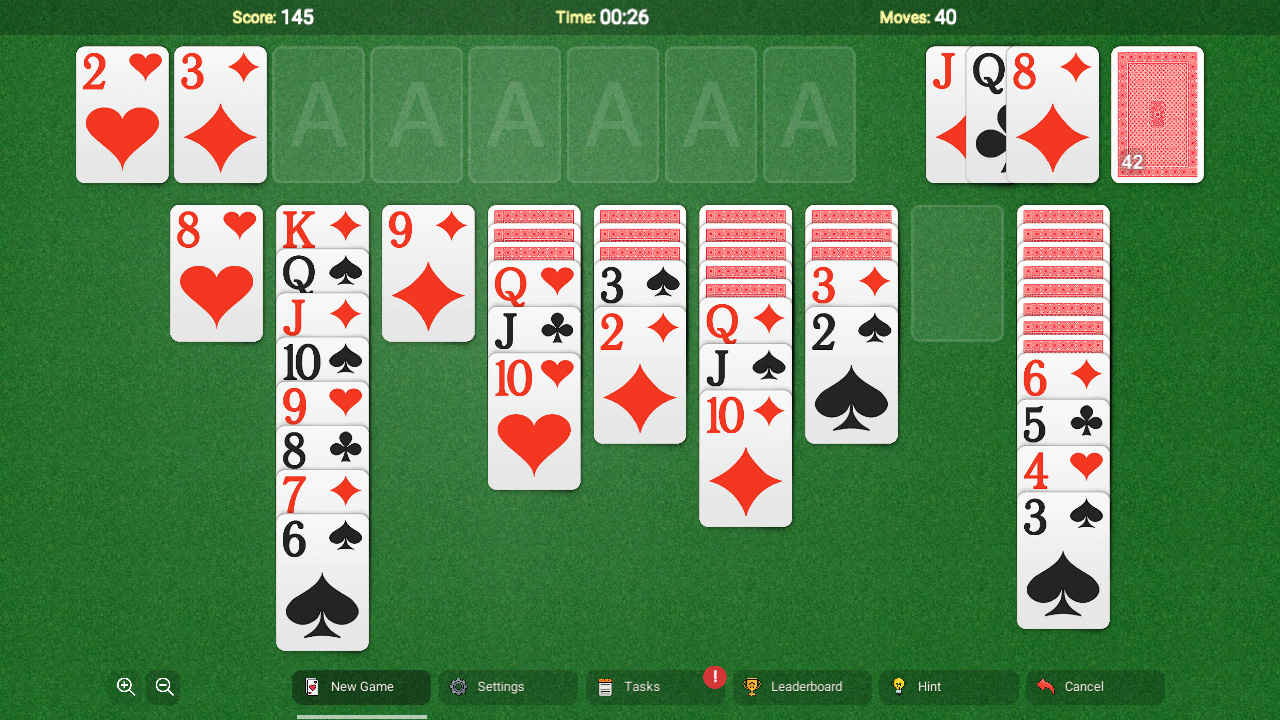Click the Tasks notepad icon

604,687
